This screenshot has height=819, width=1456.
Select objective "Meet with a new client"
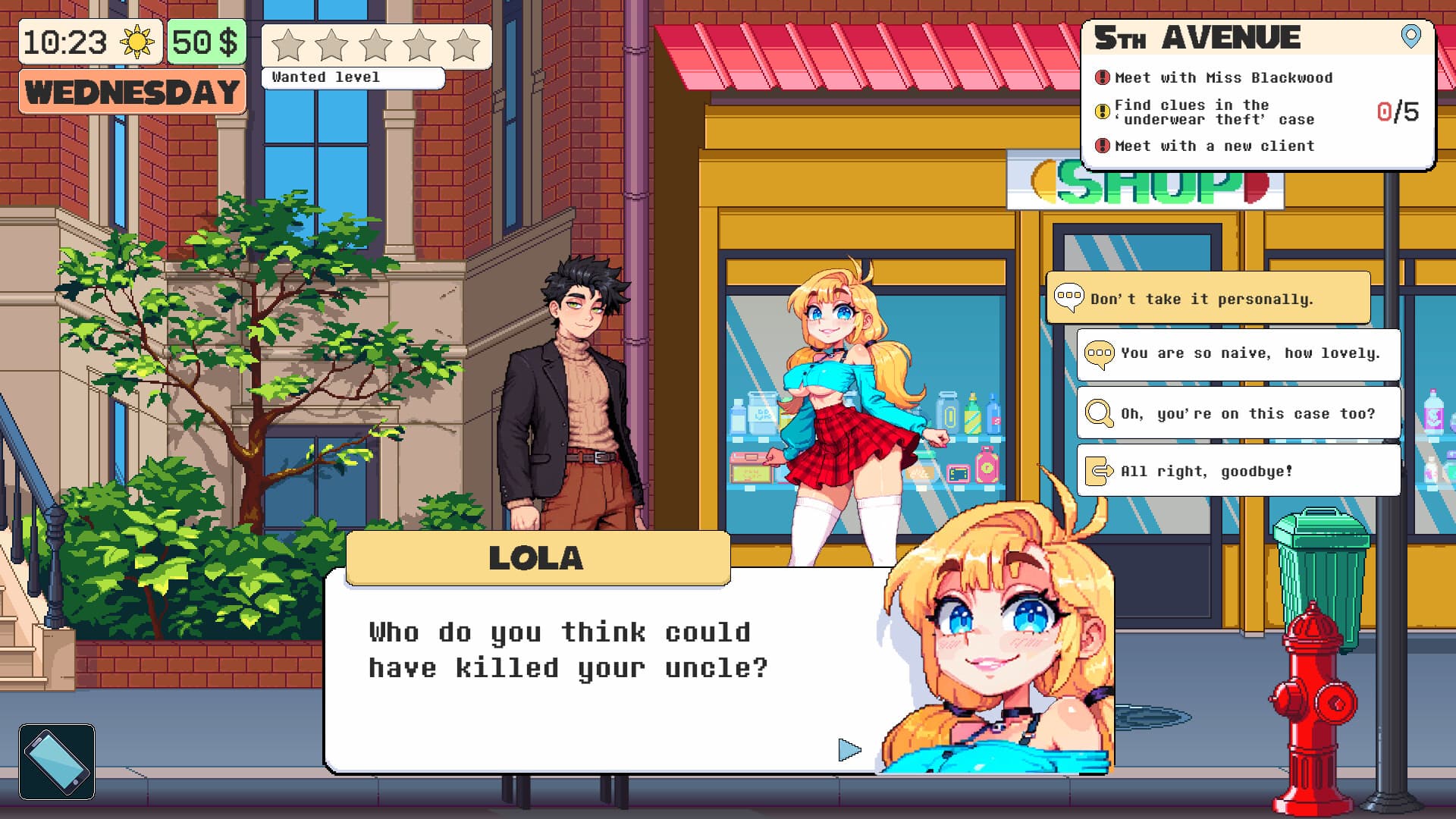click(x=1213, y=146)
